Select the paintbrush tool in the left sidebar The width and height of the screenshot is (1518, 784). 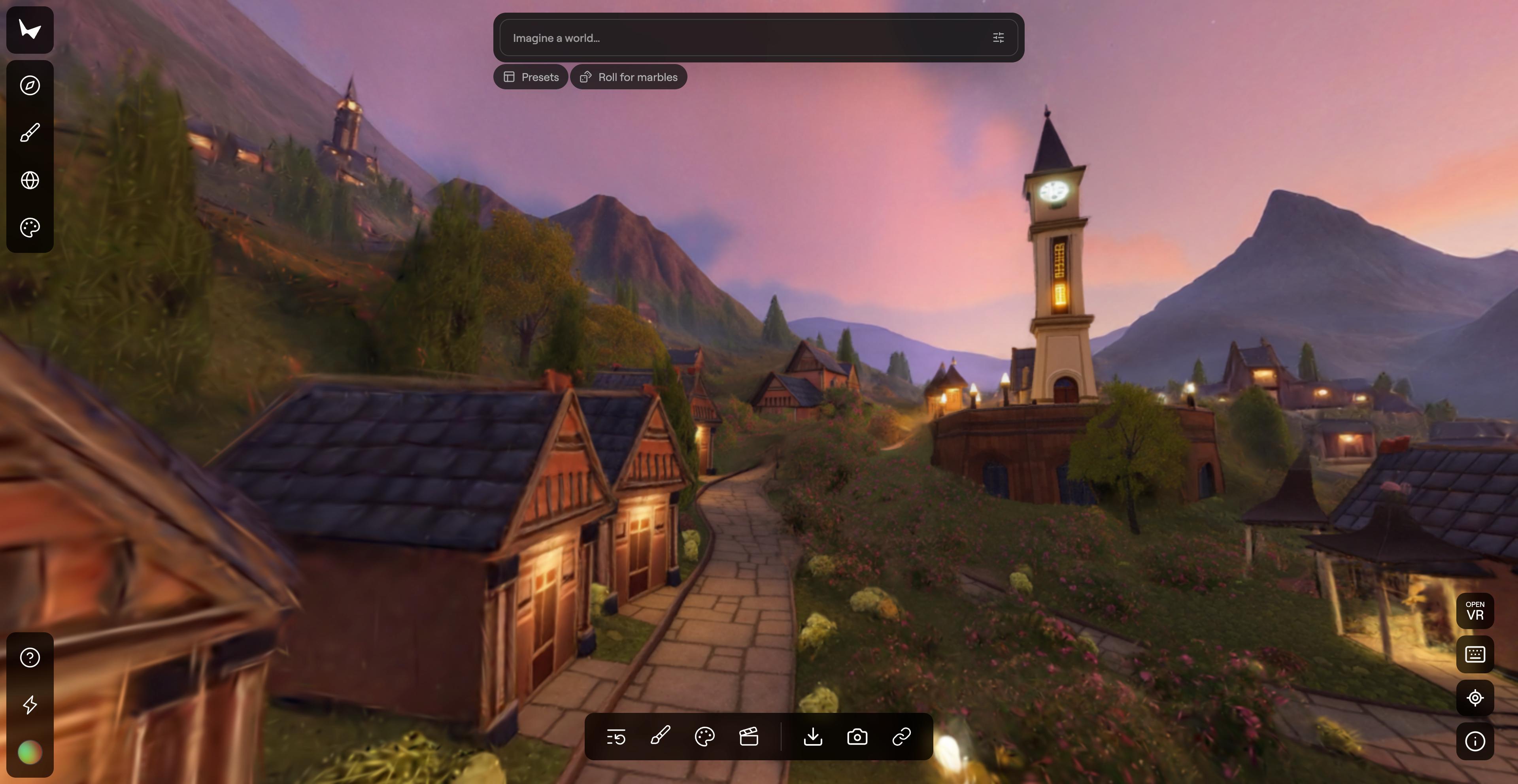coord(30,132)
